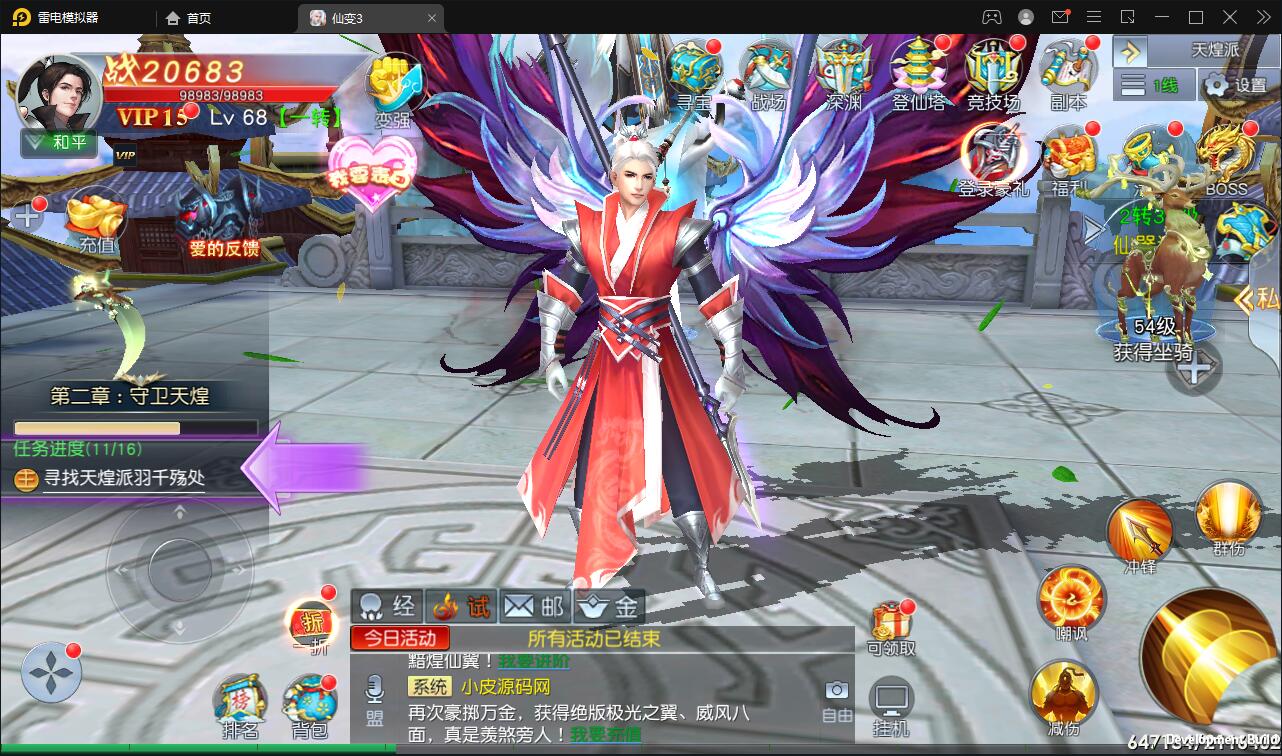Open the 登仙塔 tower challenge
Screen dimensions: 1282x756
[919, 70]
